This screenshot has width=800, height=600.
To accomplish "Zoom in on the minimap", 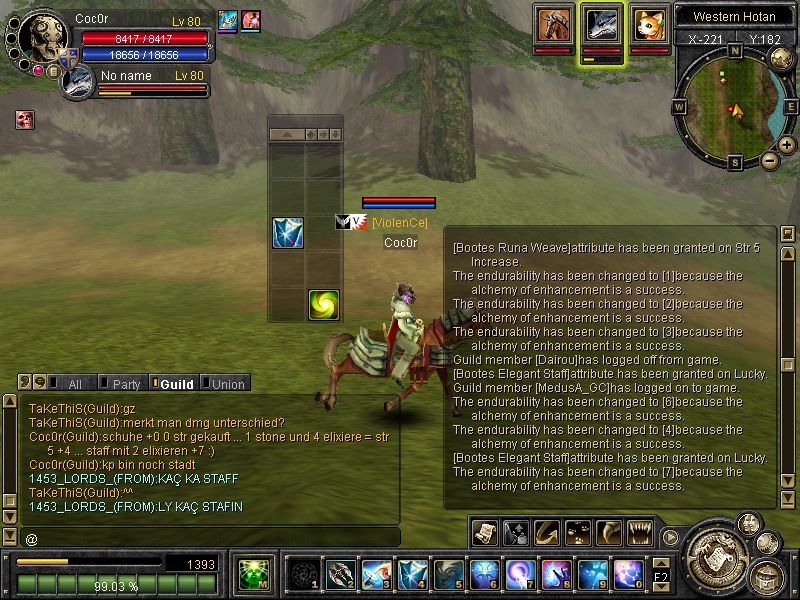I will [x=787, y=145].
